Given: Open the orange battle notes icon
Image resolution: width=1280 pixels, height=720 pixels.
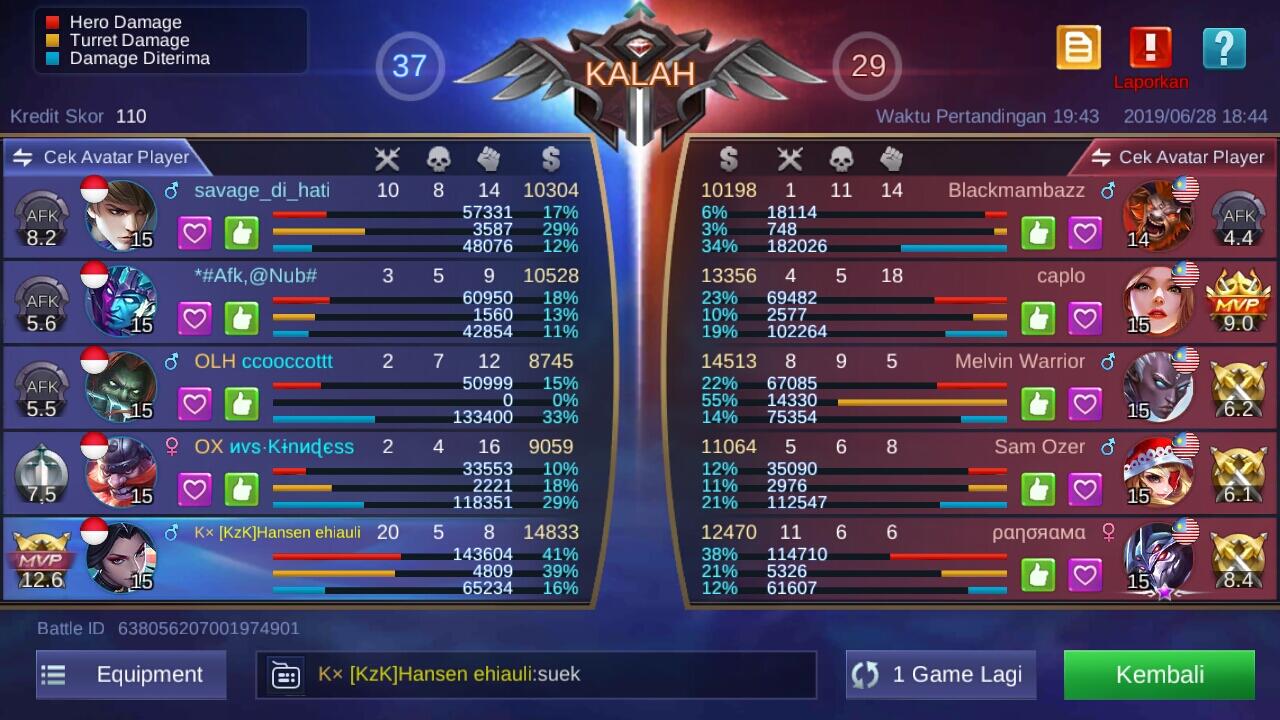Looking at the screenshot, I should (1078, 48).
